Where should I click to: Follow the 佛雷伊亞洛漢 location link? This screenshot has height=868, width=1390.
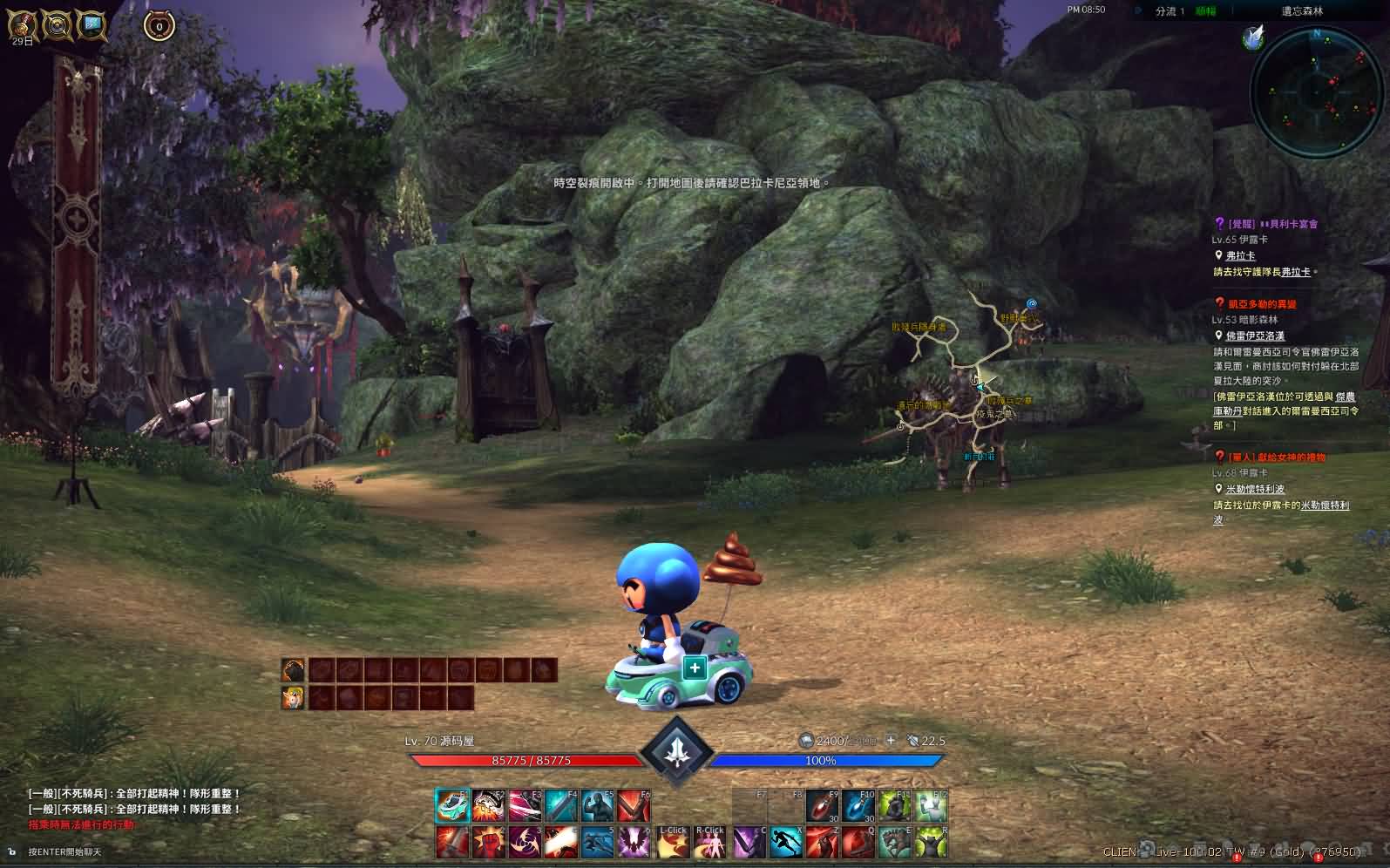point(1255,336)
